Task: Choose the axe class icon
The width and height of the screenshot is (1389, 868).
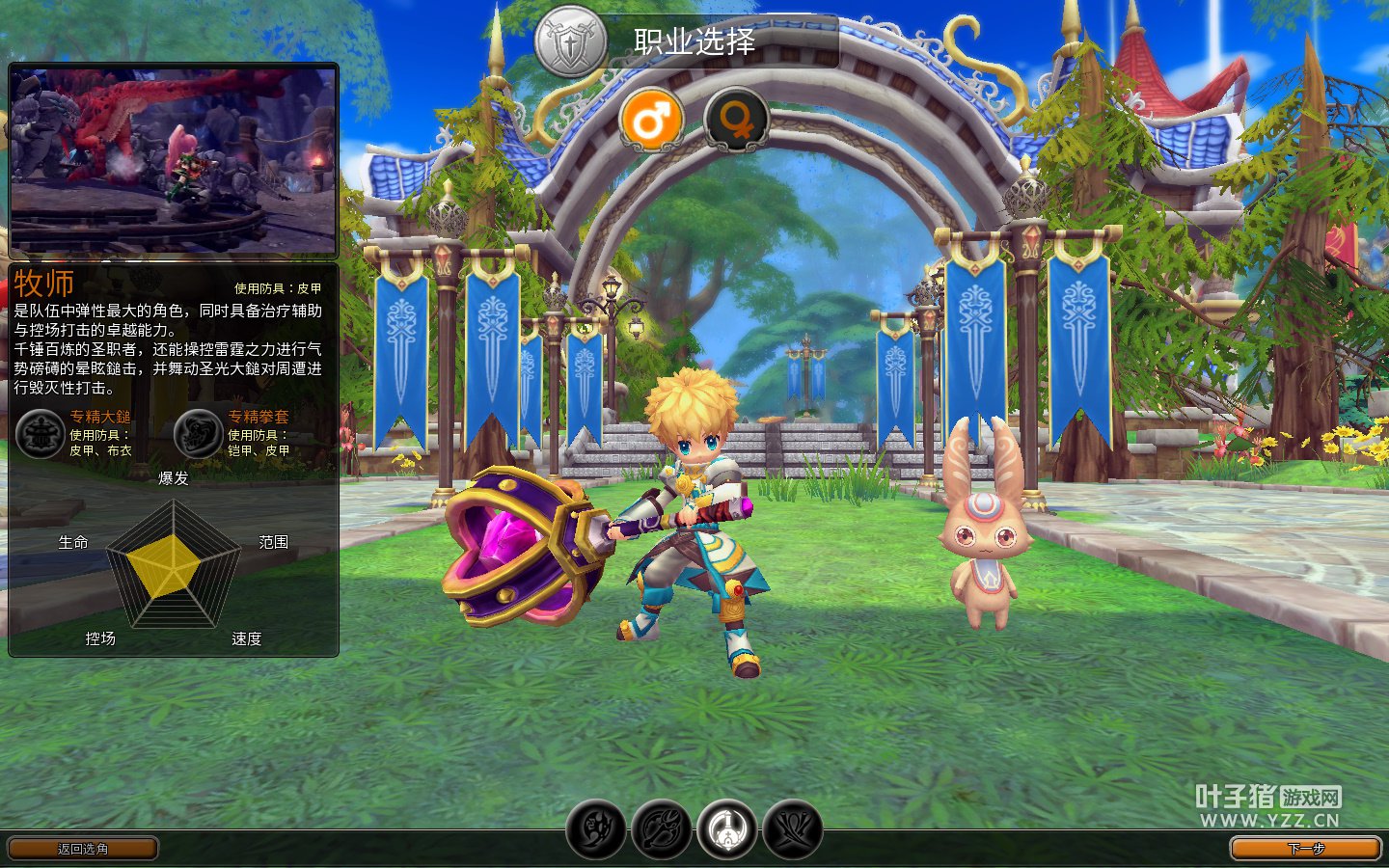Action: [662, 828]
